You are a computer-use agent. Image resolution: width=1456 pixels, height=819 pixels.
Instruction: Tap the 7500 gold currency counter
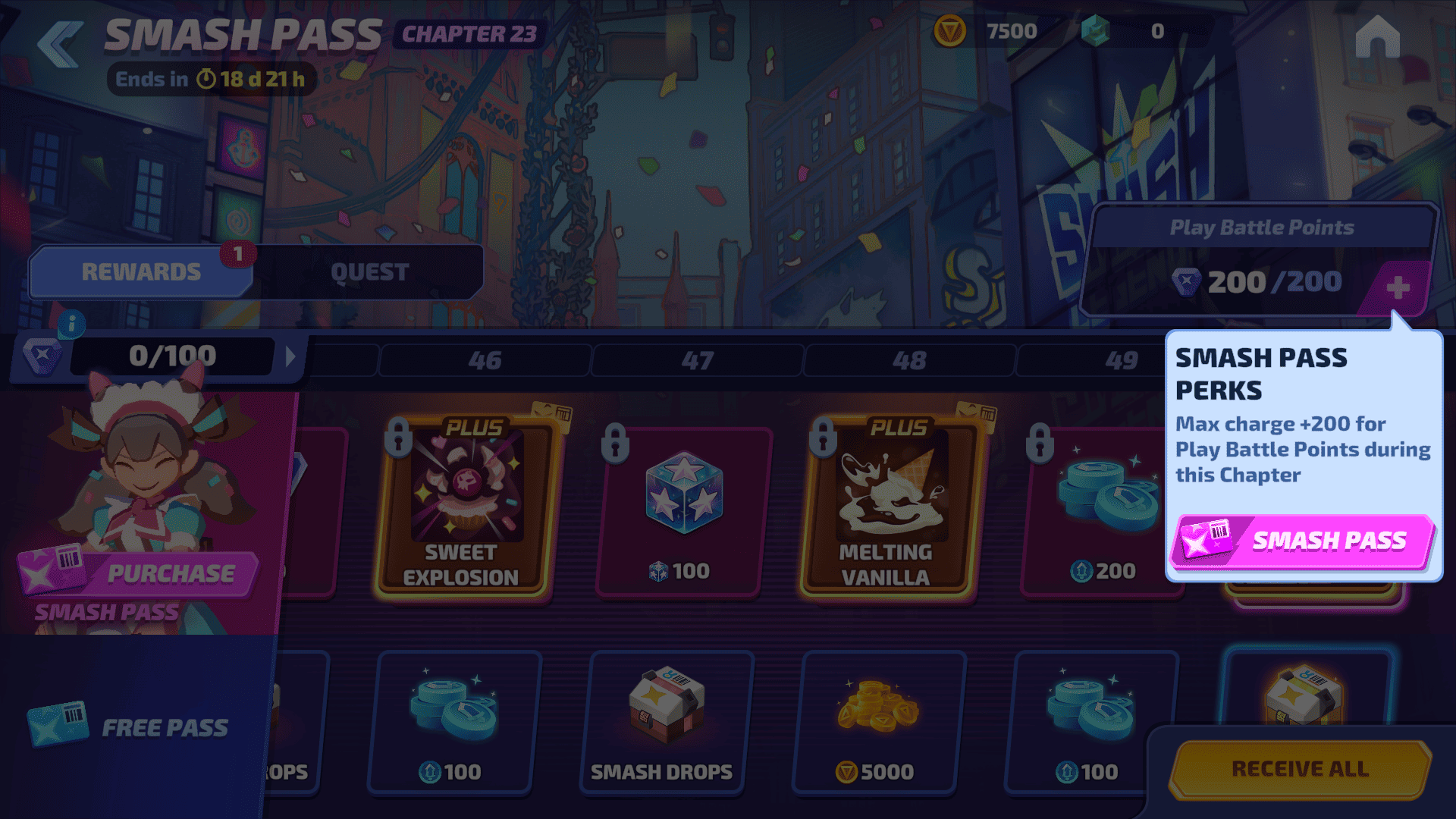point(993,32)
